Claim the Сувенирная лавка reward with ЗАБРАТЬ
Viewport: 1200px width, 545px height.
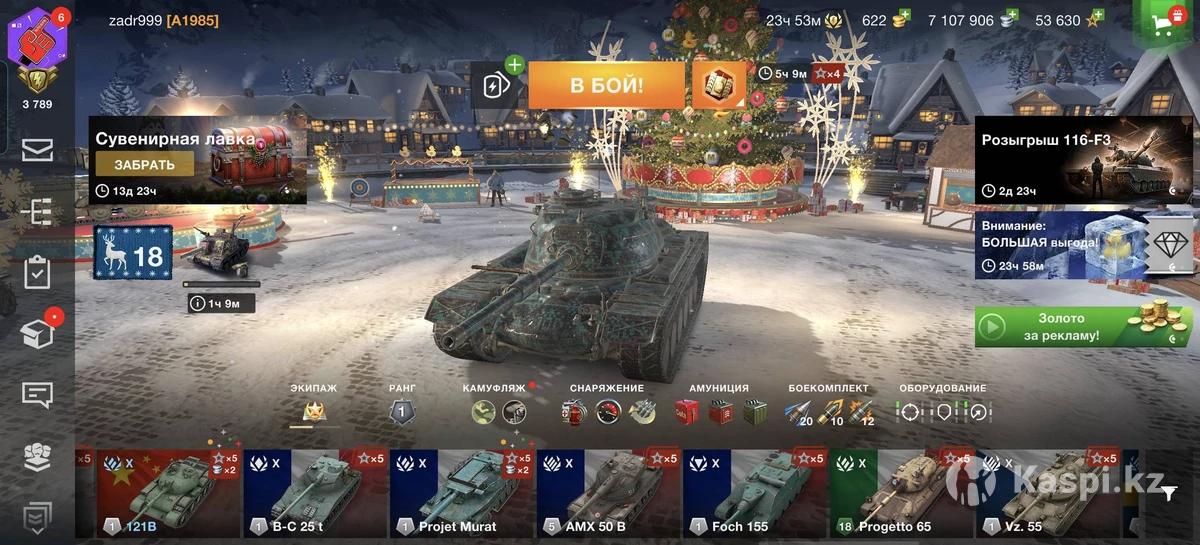145,165
